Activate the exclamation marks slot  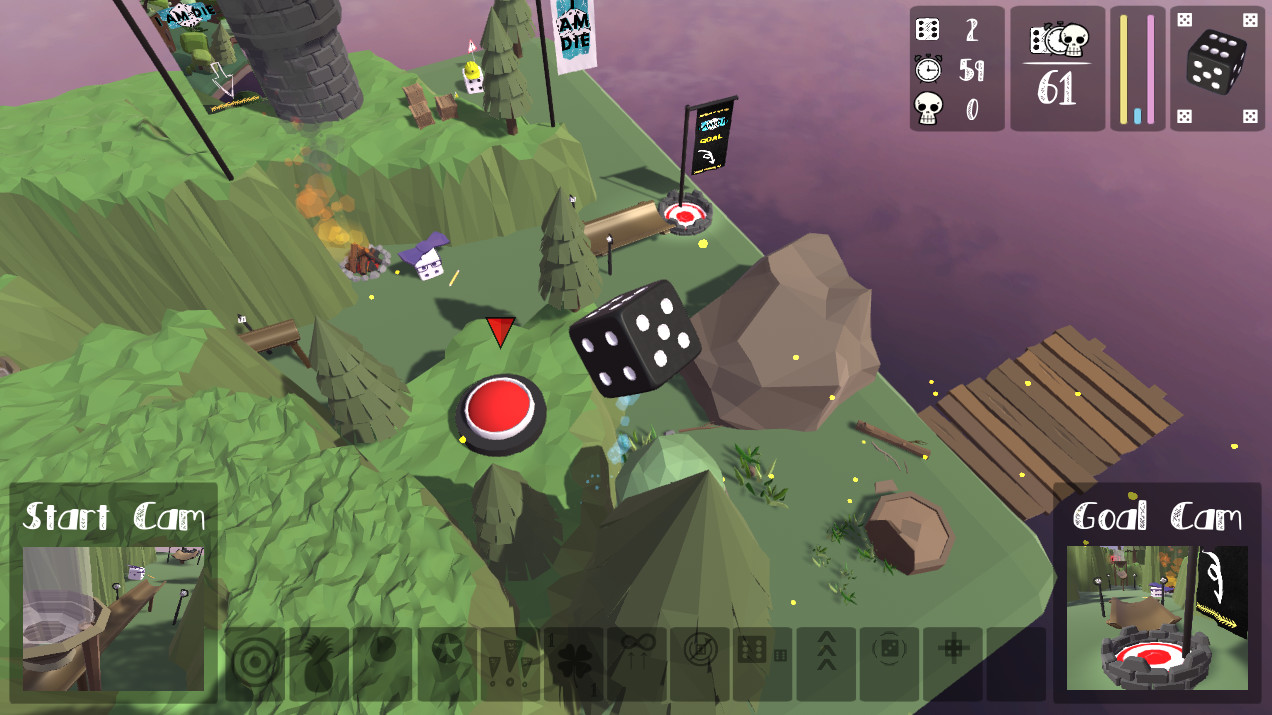point(510,663)
